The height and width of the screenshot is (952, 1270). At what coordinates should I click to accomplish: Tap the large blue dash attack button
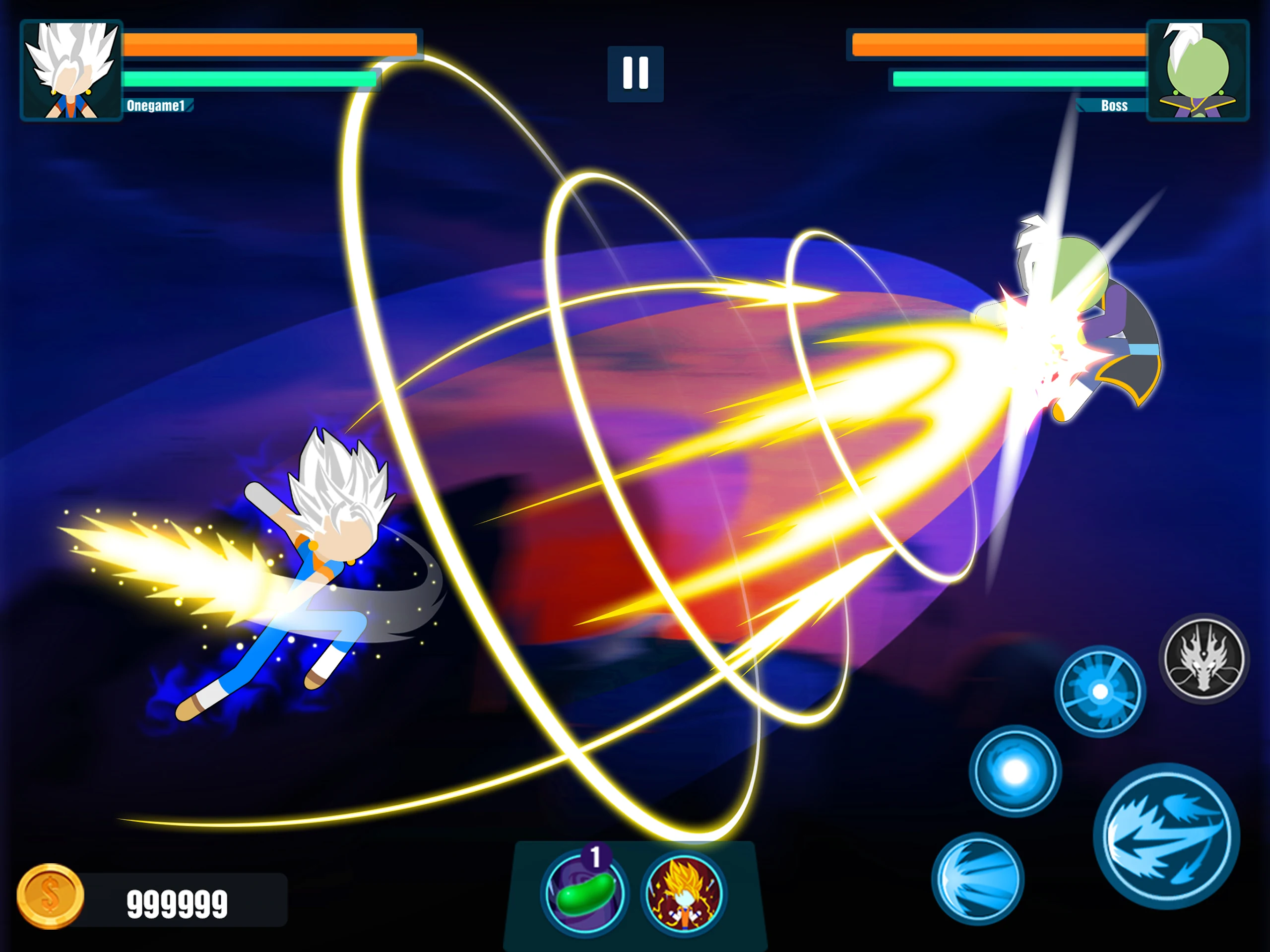pyautogui.click(x=1166, y=836)
